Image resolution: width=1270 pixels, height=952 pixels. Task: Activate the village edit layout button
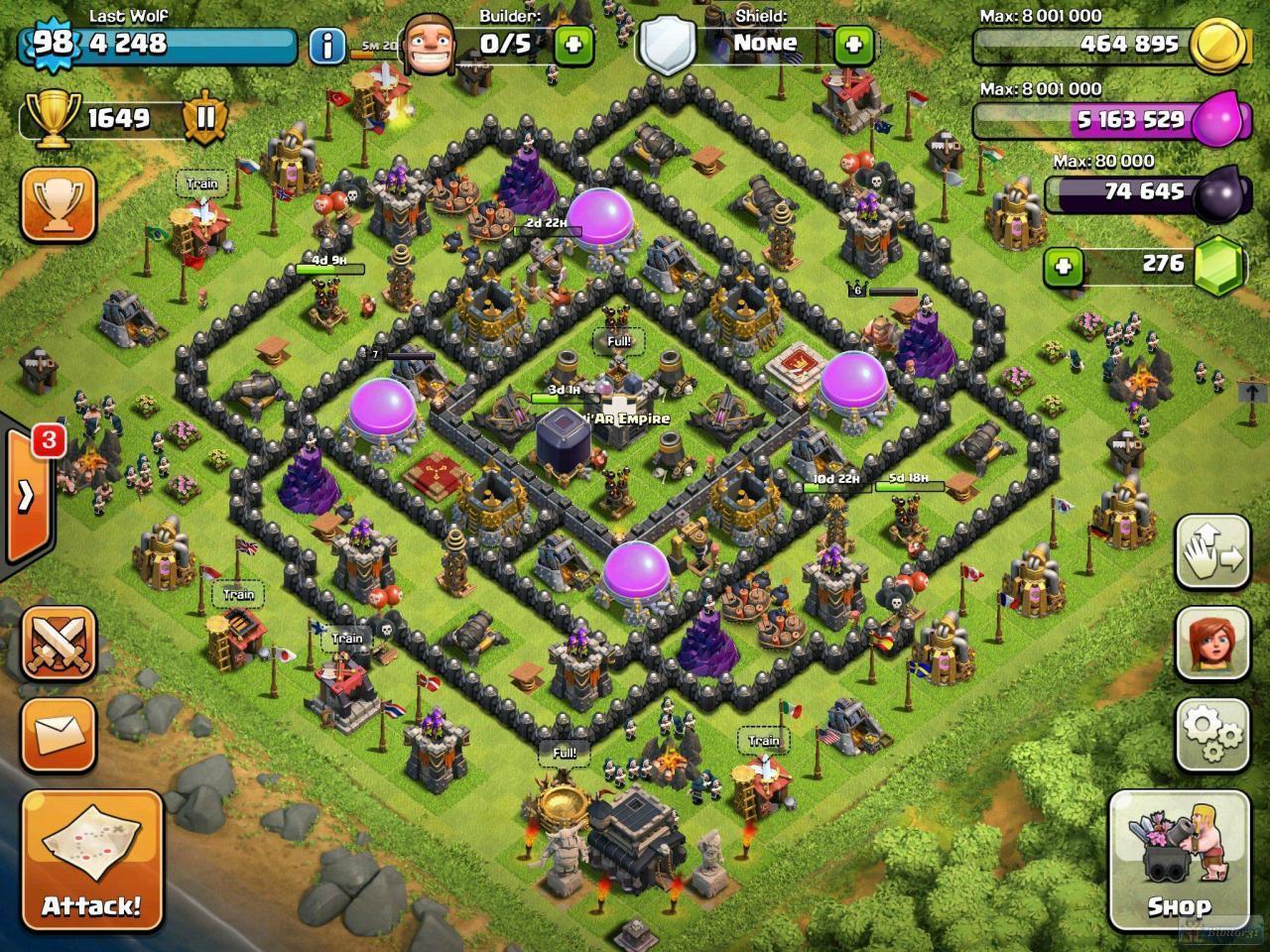[1211, 552]
